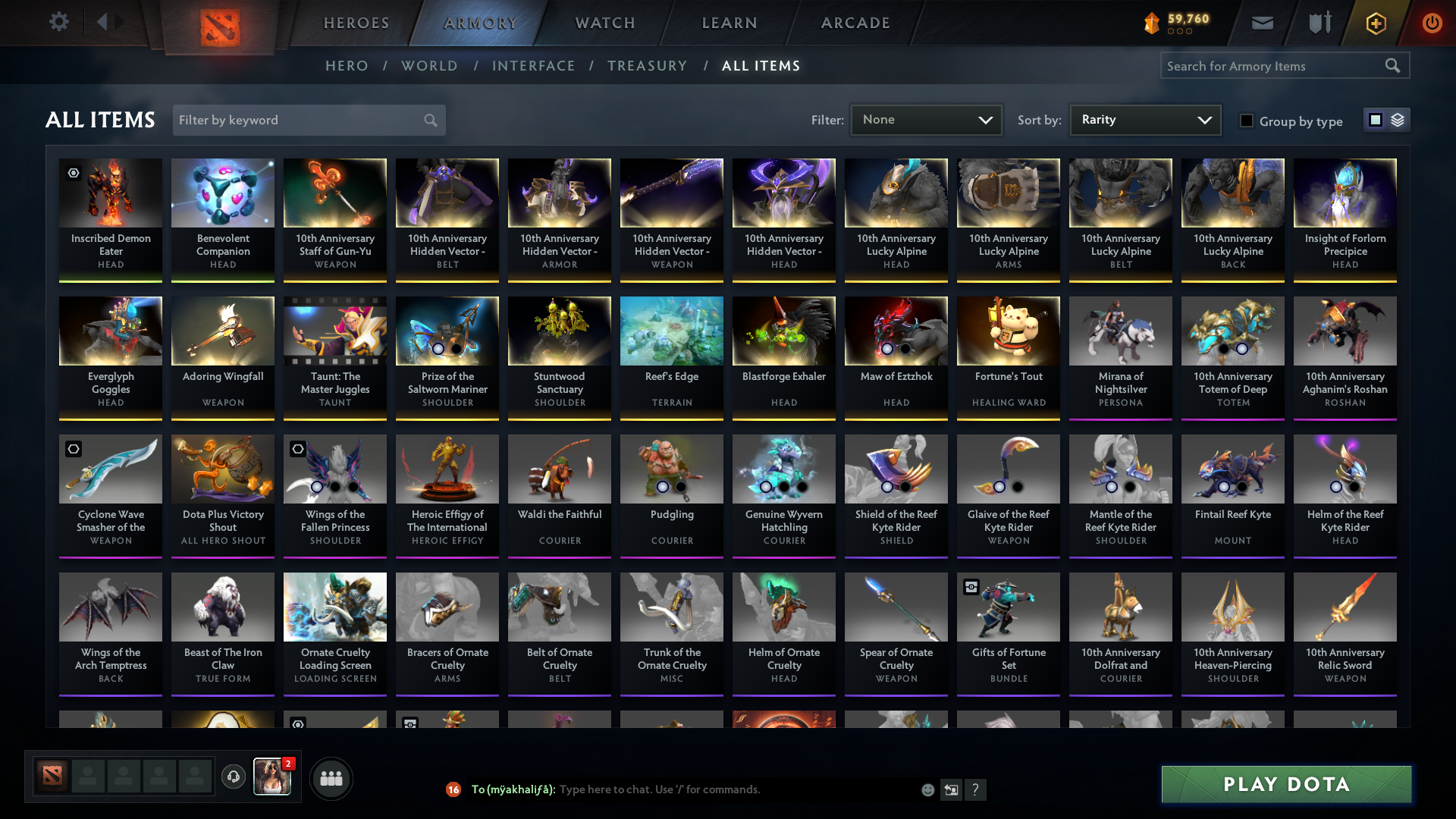Open the Filter dropdown set to None

tap(925, 119)
